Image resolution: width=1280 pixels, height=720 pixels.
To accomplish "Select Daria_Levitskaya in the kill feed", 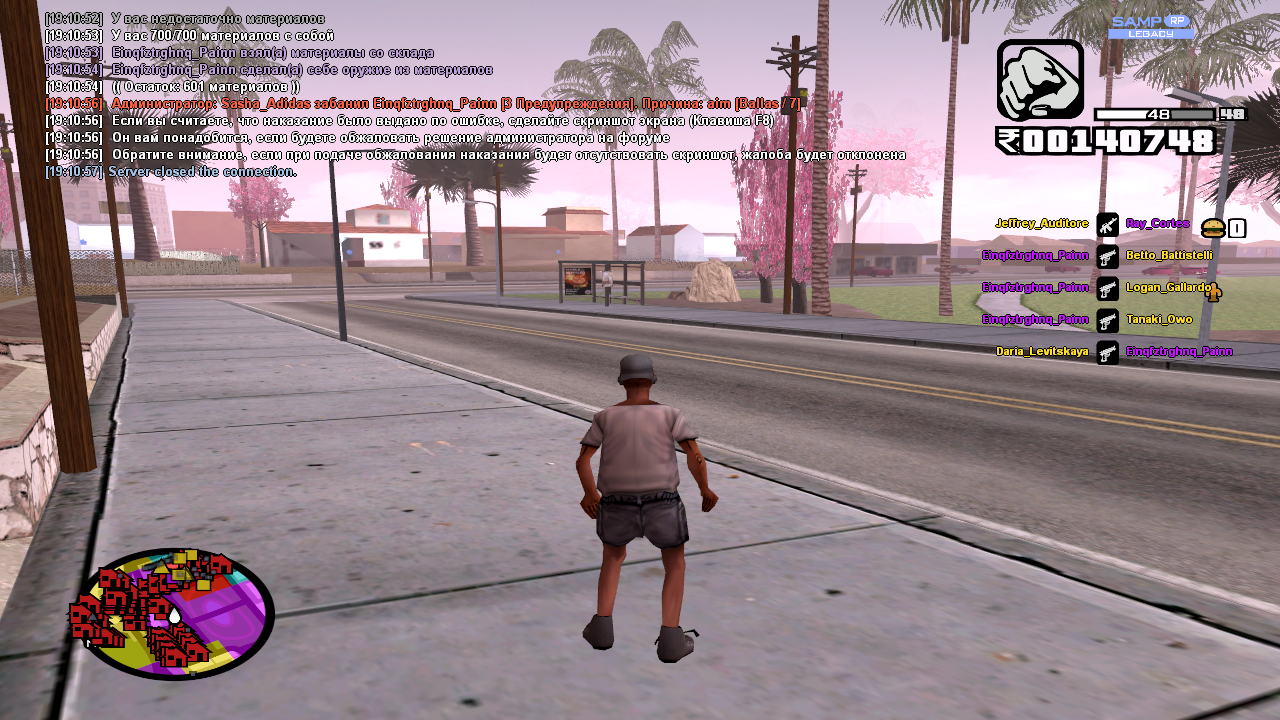I will pyautogui.click(x=1041, y=352).
